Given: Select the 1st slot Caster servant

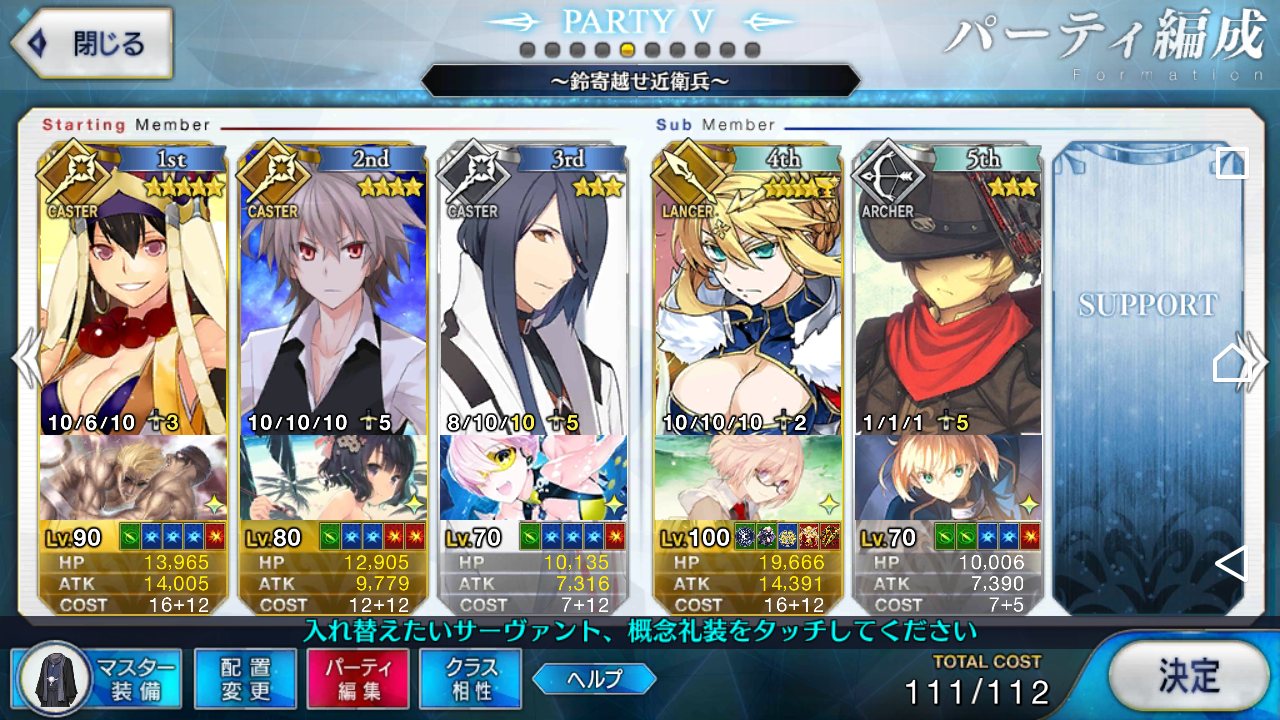Looking at the screenshot, I should (133, 300).
